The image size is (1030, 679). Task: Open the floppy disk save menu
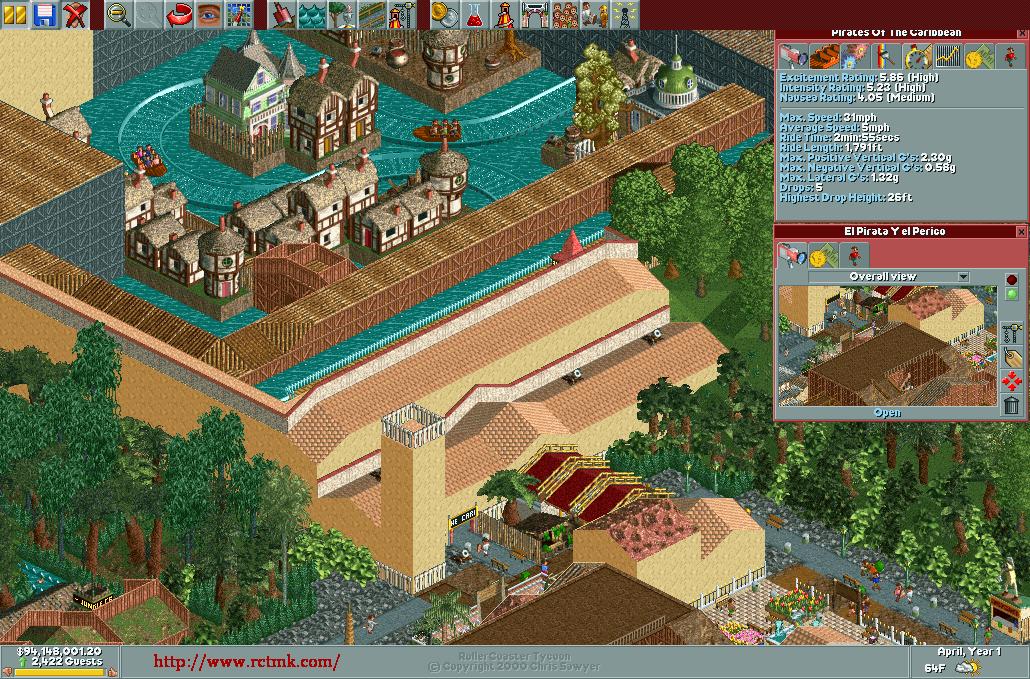[45, 14]
